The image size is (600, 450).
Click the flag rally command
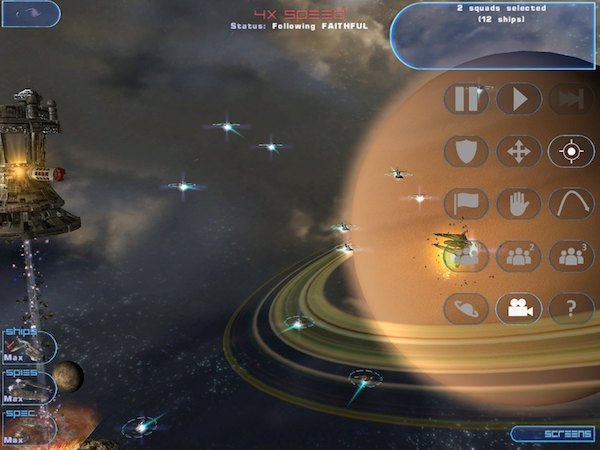(x=466, y=204)
